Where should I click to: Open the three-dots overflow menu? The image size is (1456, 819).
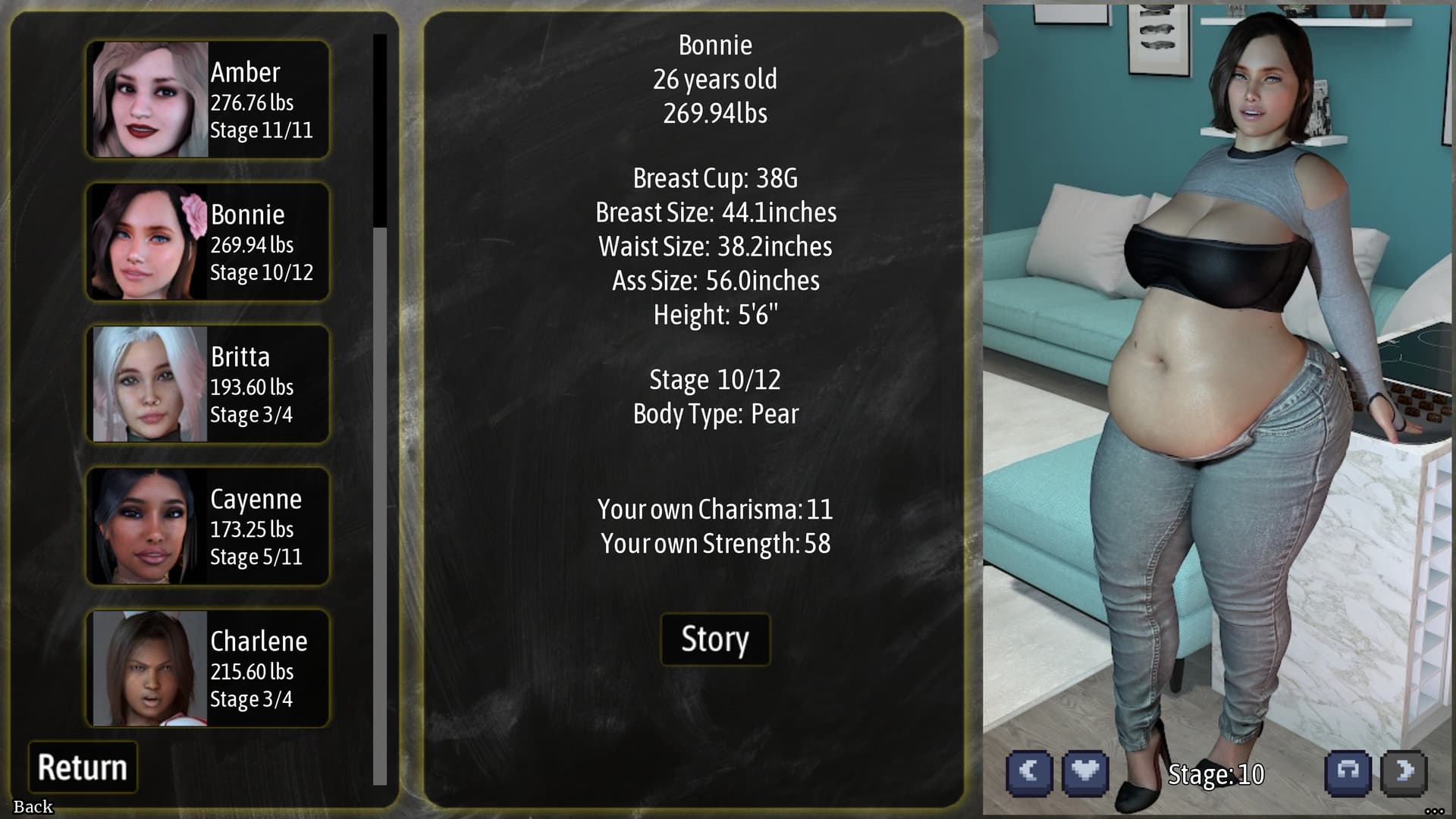coord(1433,811)
